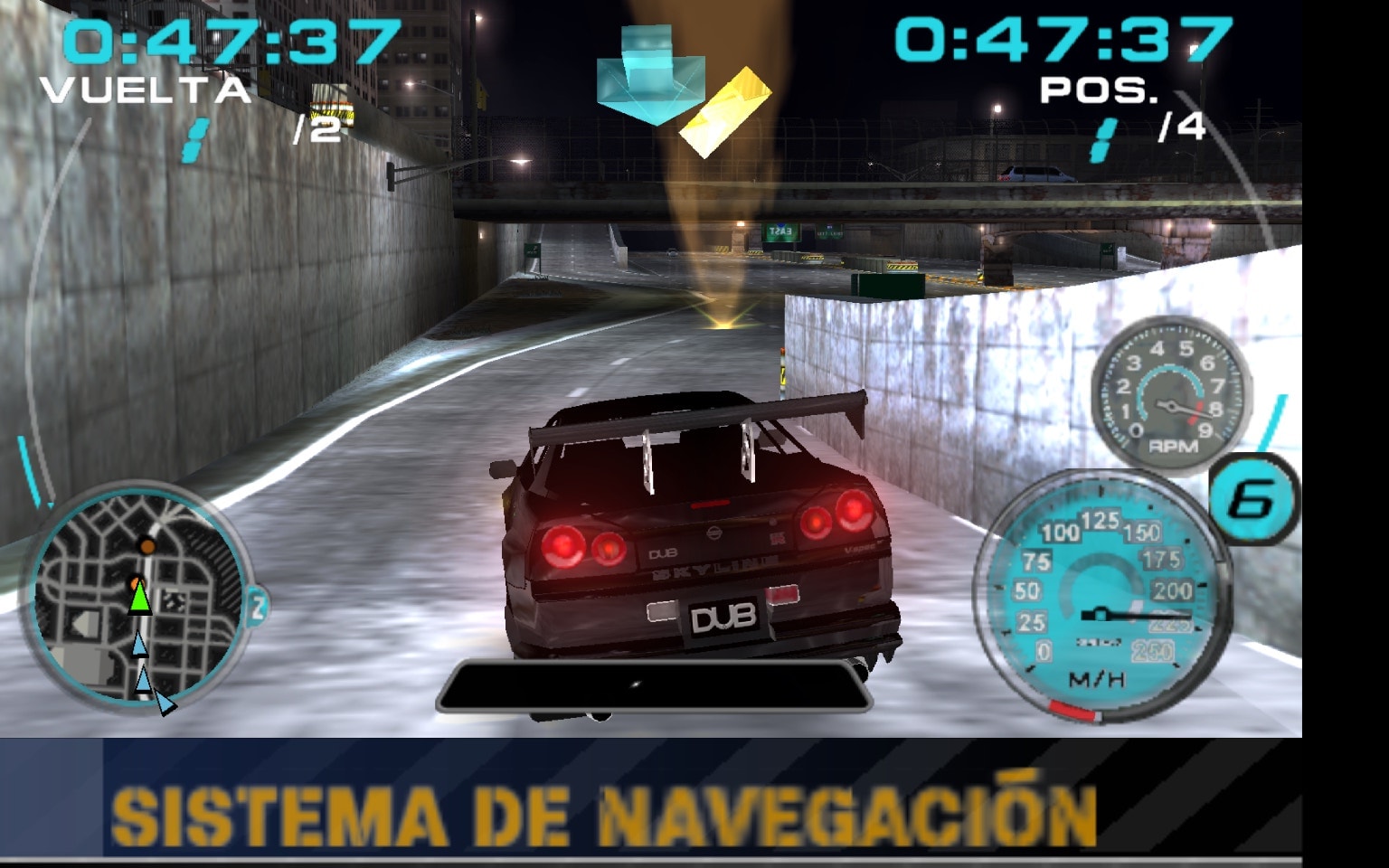Click the RPM tachometer gauge
This screenshot has height=868, width=1389.
(x=1171, y=393)
